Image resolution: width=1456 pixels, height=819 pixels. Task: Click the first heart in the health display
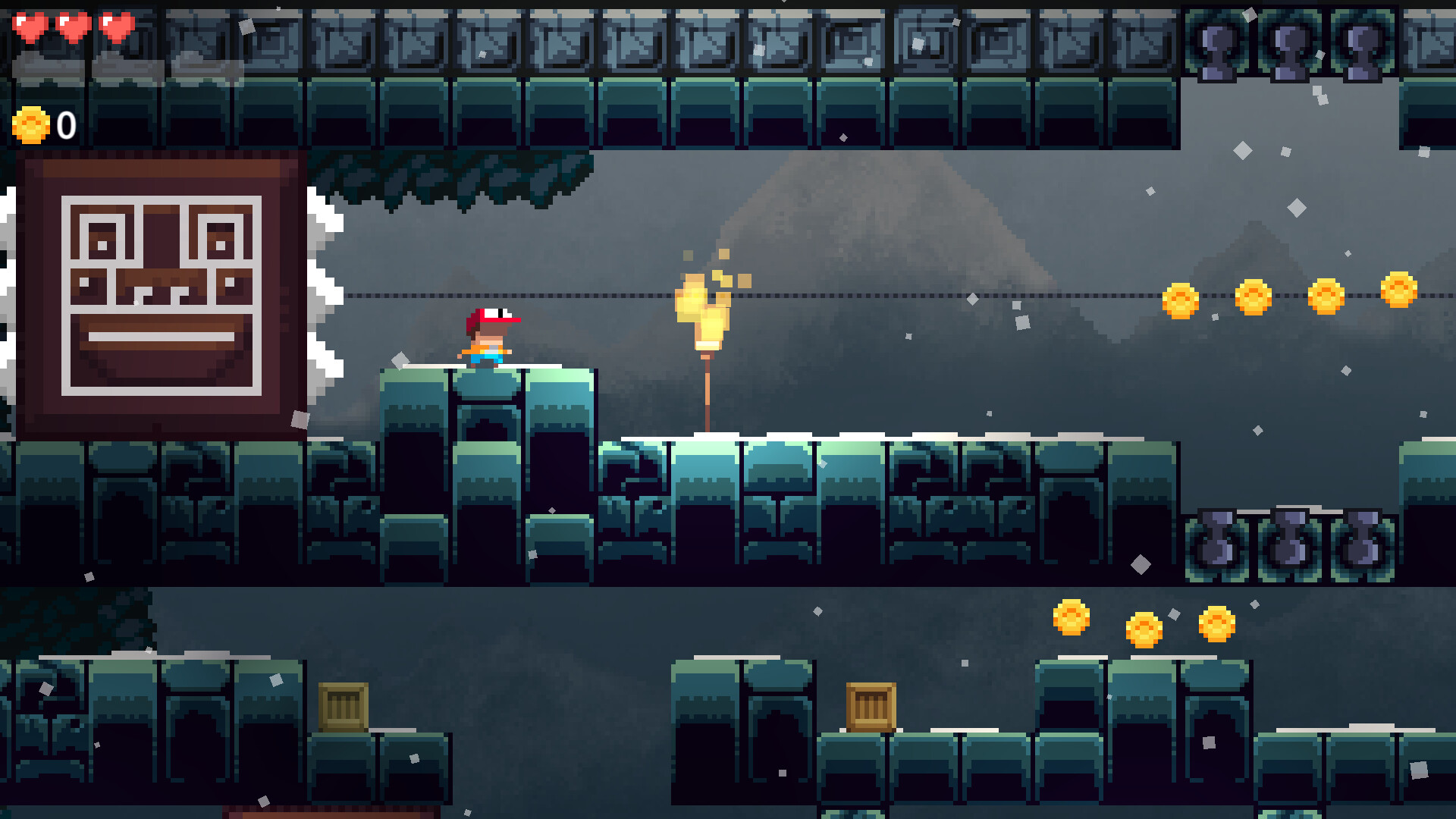[32, 28]
